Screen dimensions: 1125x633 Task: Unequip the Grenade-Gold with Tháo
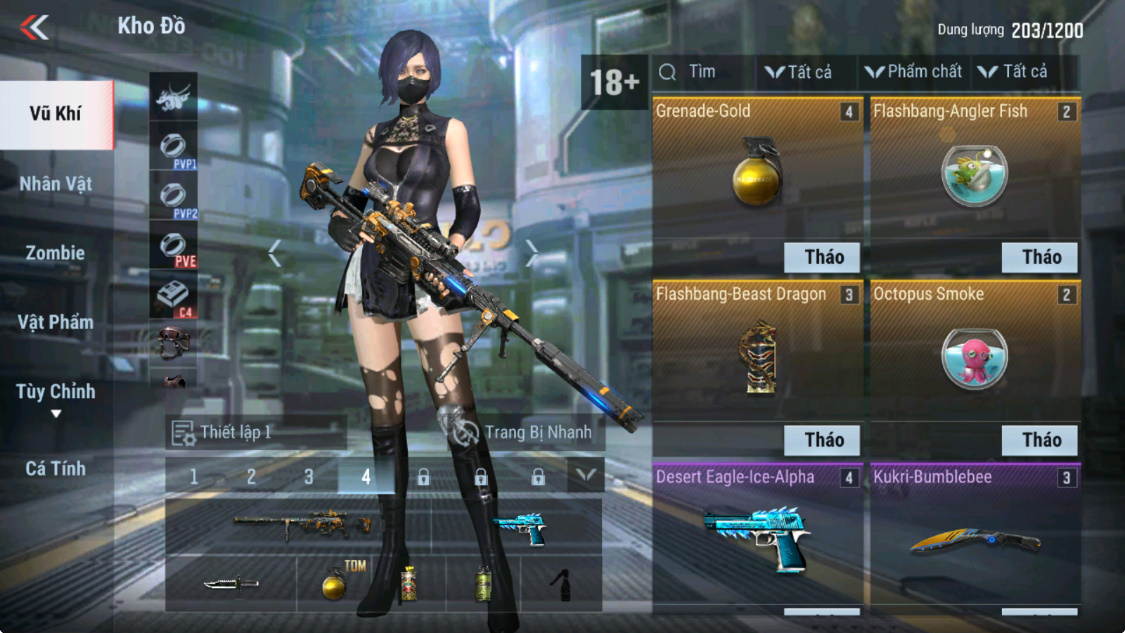click(x=824, y=257)
